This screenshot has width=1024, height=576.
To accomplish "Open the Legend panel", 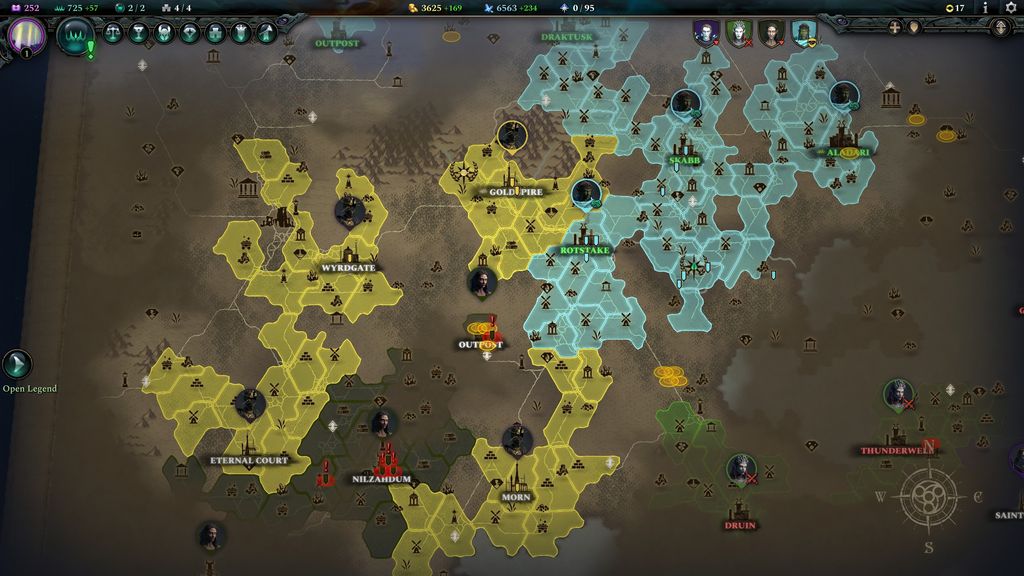I will tap(17, 365).
